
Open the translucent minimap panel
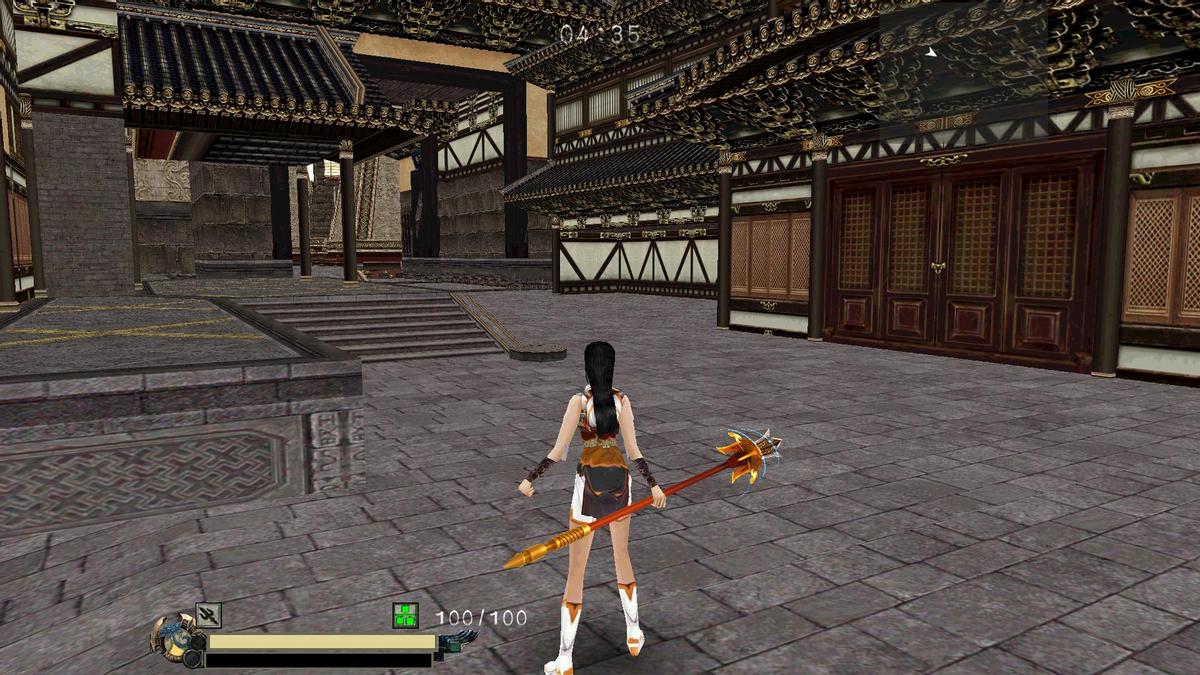962,62
